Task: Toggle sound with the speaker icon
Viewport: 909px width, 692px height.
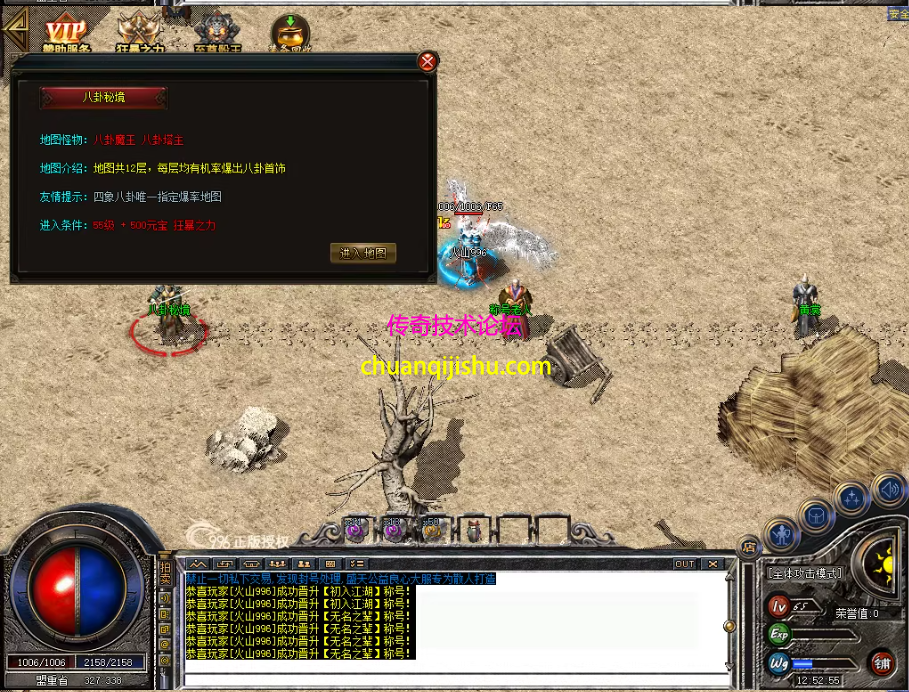Action: coord(887,490)
